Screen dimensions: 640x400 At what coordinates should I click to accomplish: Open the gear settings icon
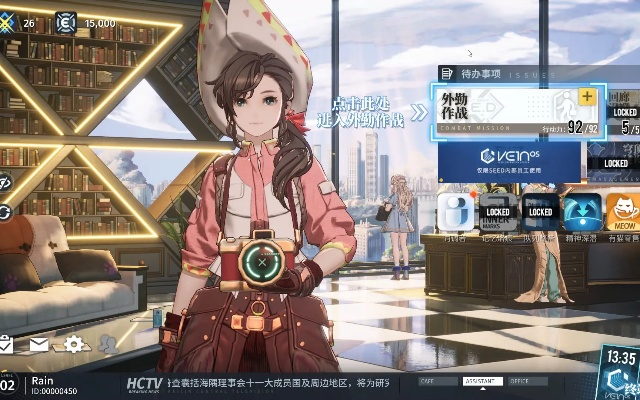[73, 345]
